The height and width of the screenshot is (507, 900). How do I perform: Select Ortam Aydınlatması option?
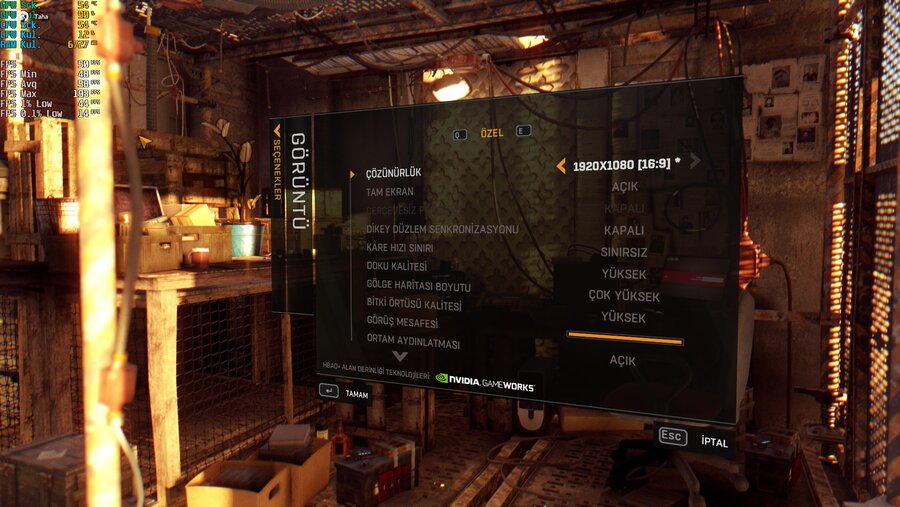(413, 343)
